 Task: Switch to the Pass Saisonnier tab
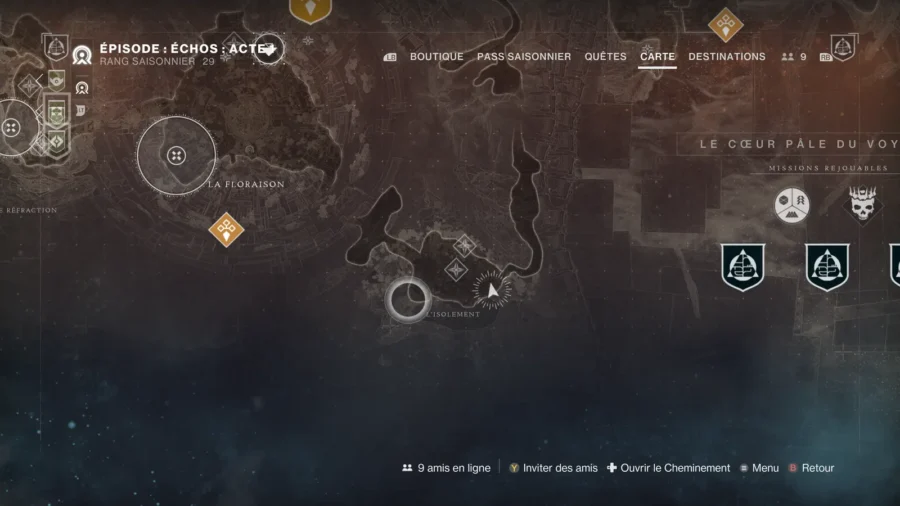point(524,57)
